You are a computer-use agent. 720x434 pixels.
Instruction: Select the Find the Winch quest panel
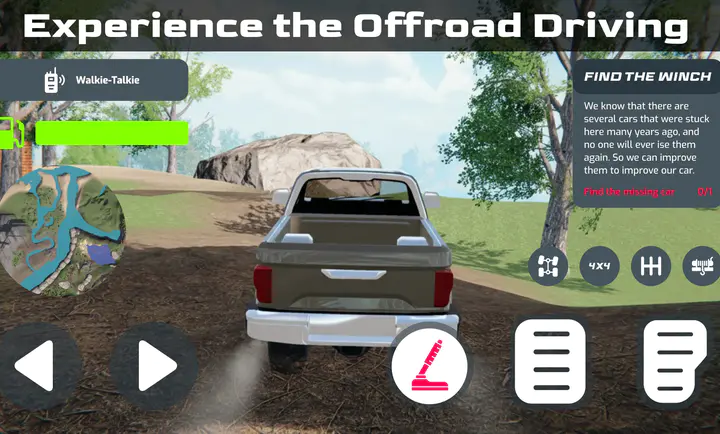point(646,133)
